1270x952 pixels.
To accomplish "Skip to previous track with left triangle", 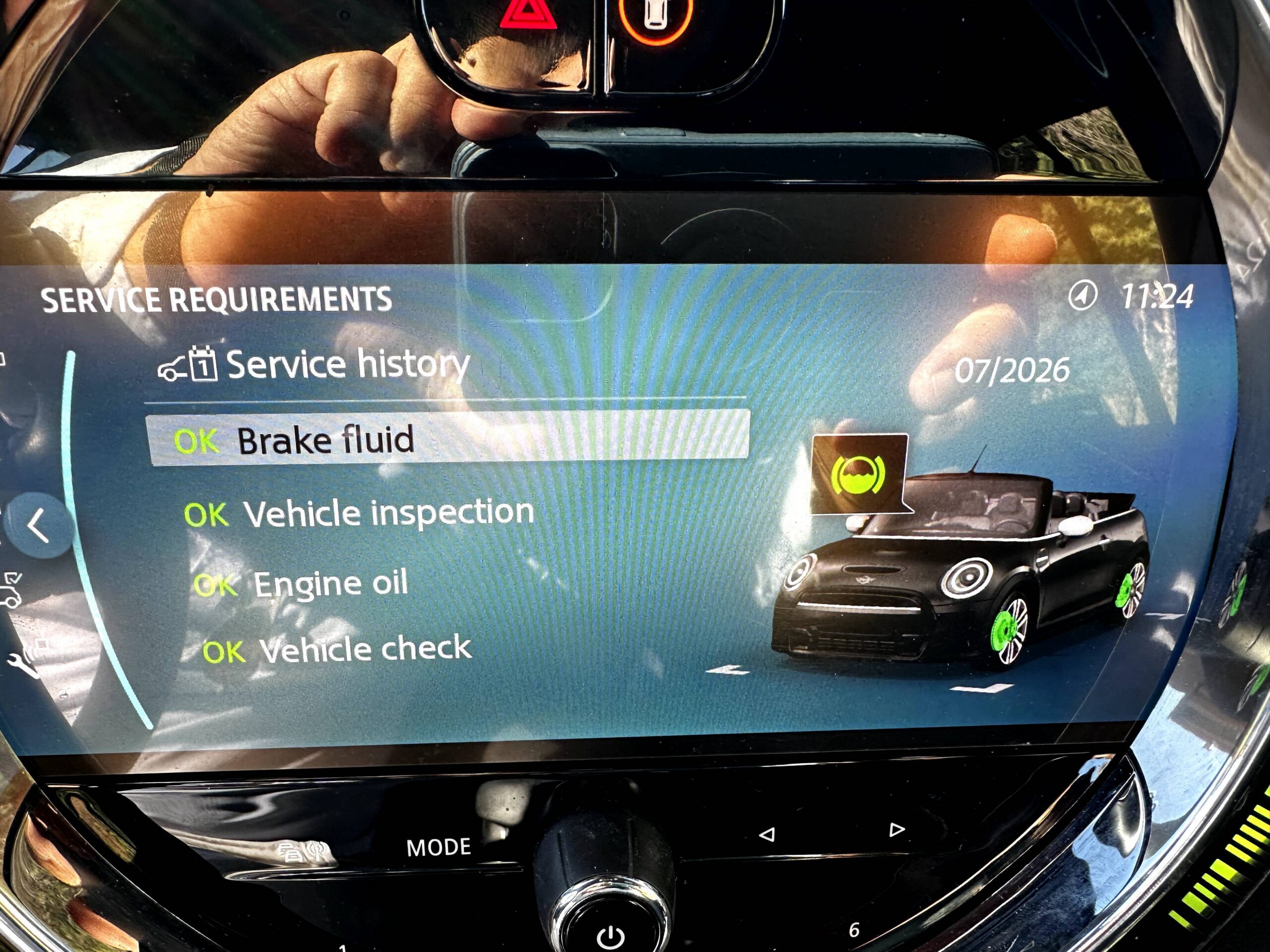I will click(767, 834).
